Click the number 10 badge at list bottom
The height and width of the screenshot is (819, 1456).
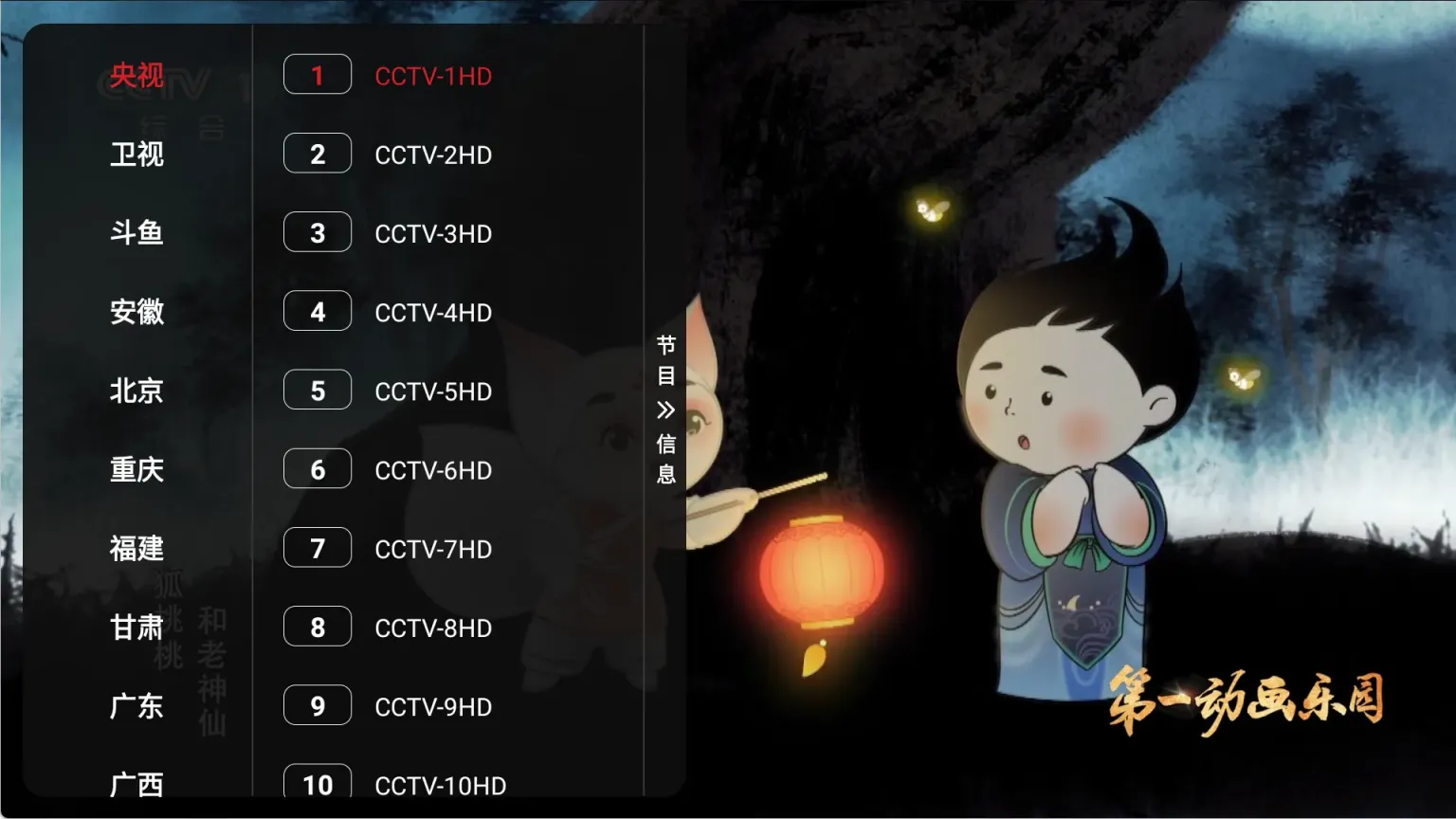(x=317, y=784)
